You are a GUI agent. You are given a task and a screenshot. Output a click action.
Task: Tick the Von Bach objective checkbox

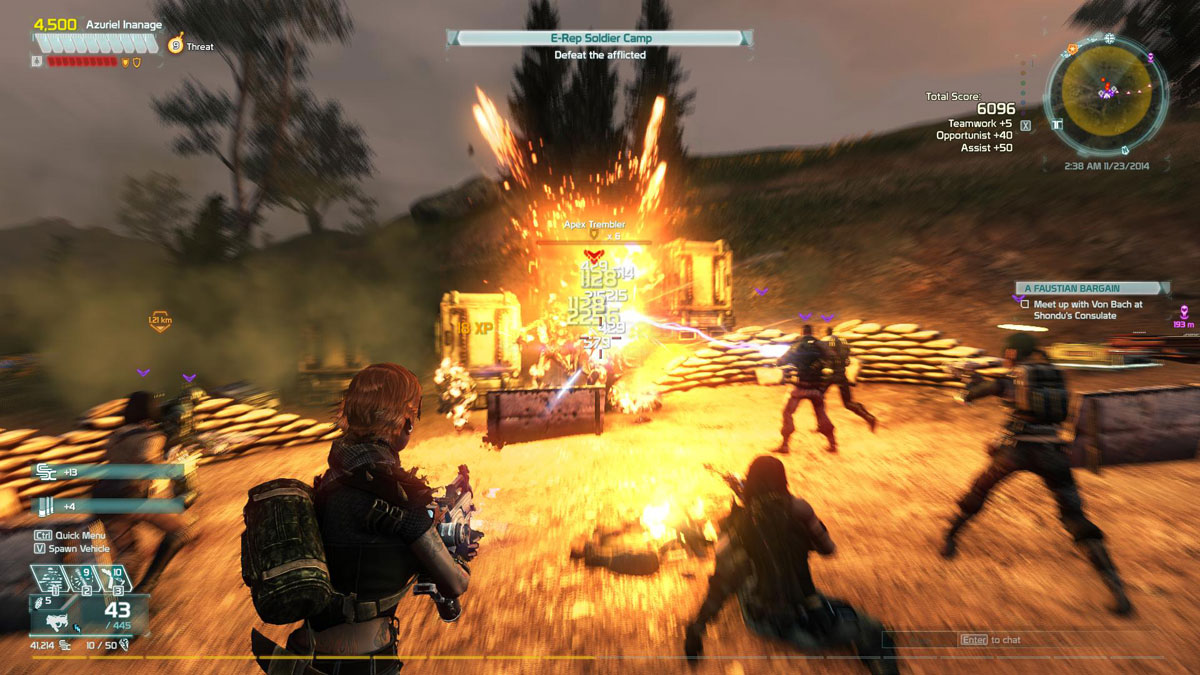click(x=1024, y=303)
